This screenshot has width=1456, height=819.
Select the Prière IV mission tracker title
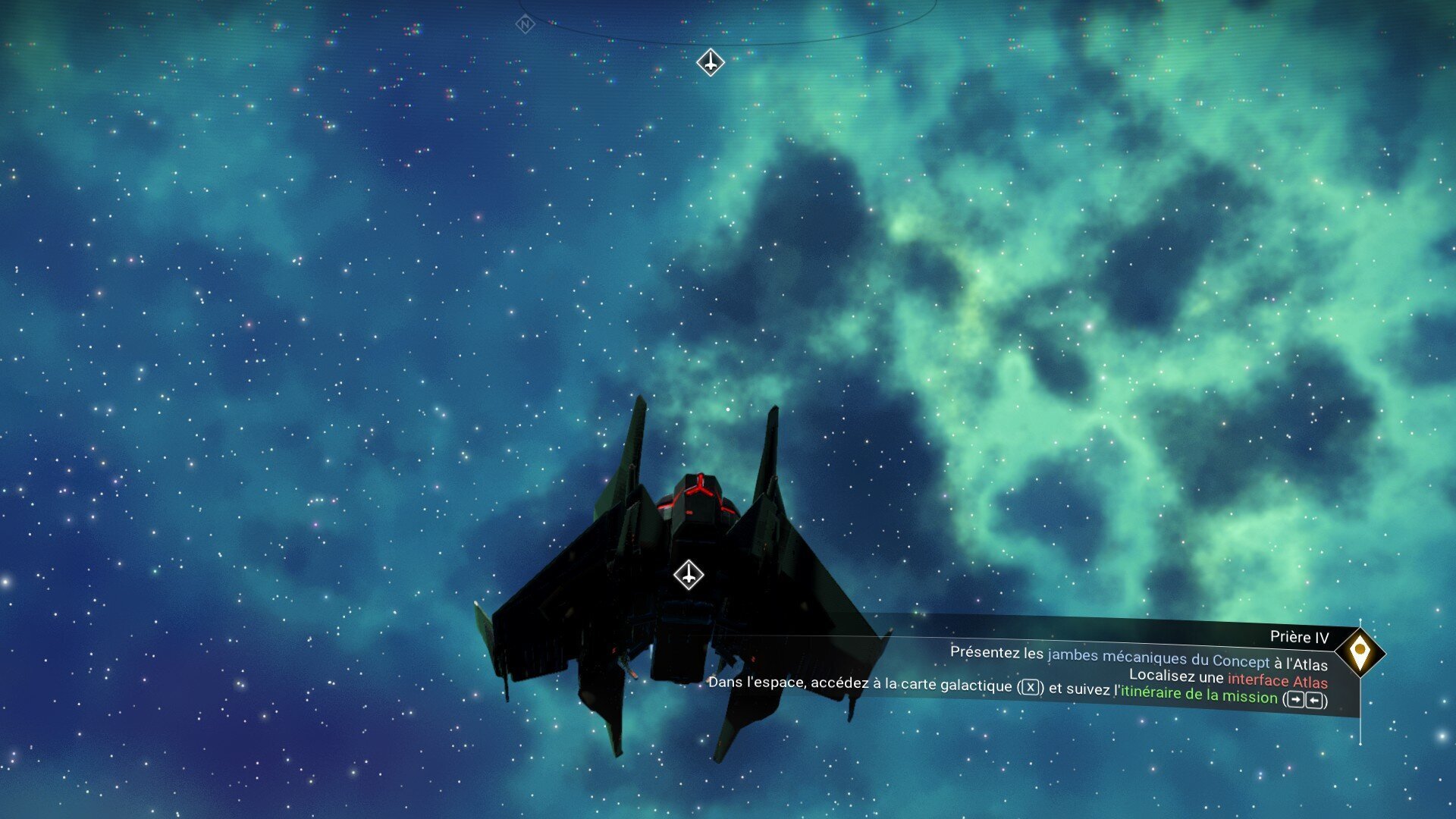[x=1299, y=638]
